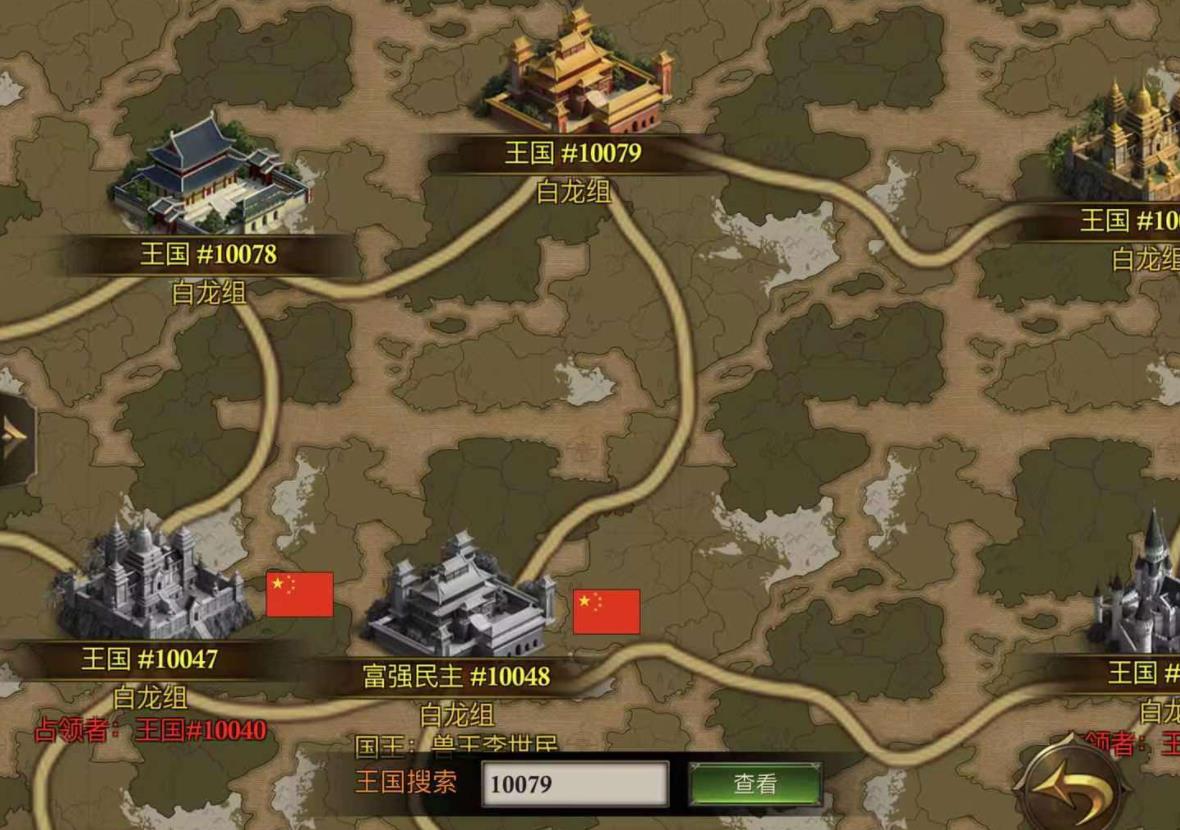Click the 查看 search button
Image resolution: width=1180 pixels, height=830 pixels.
(x=755, y=784)
